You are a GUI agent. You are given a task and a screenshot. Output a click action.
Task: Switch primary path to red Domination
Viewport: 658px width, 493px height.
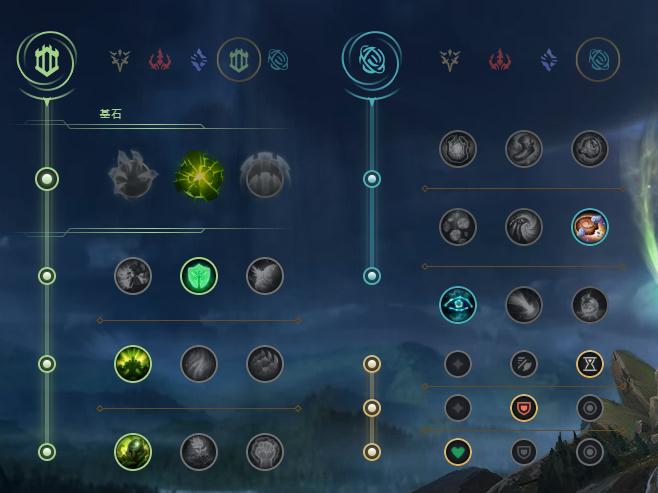[x=160, y=61]
